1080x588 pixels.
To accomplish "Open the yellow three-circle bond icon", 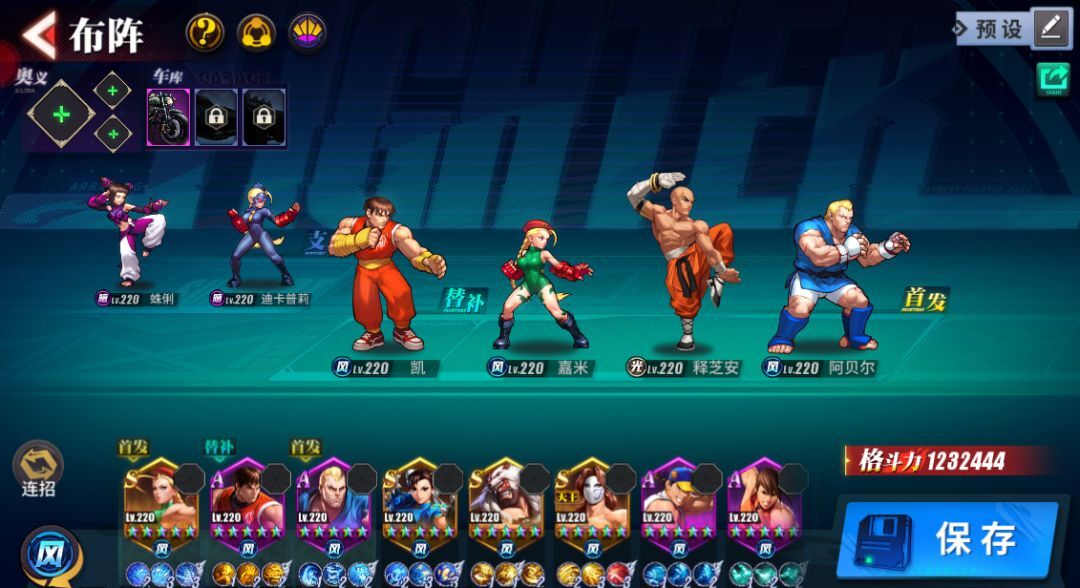I will 256,33.
